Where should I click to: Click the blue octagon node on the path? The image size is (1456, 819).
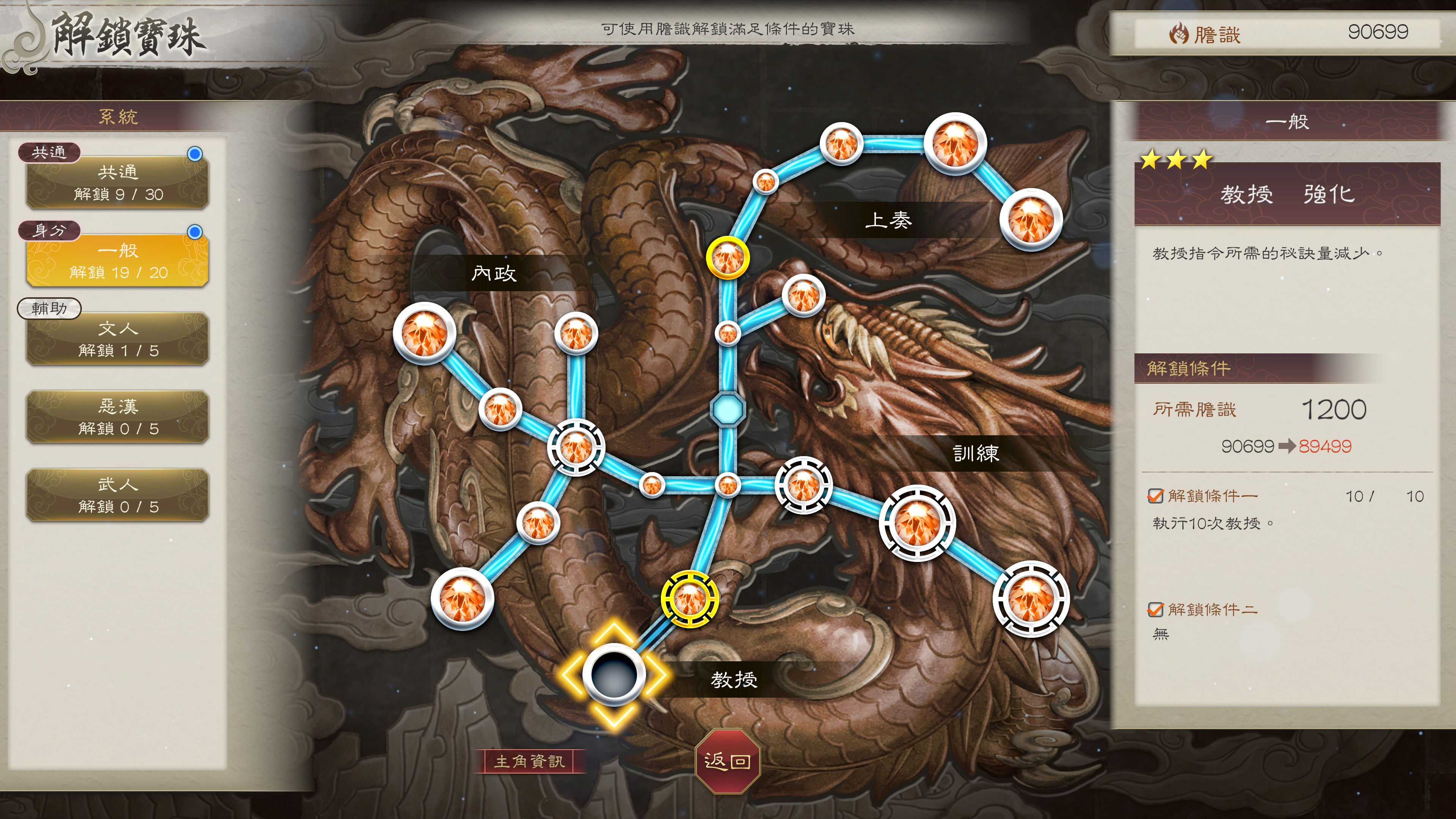[x=728, y=409]
